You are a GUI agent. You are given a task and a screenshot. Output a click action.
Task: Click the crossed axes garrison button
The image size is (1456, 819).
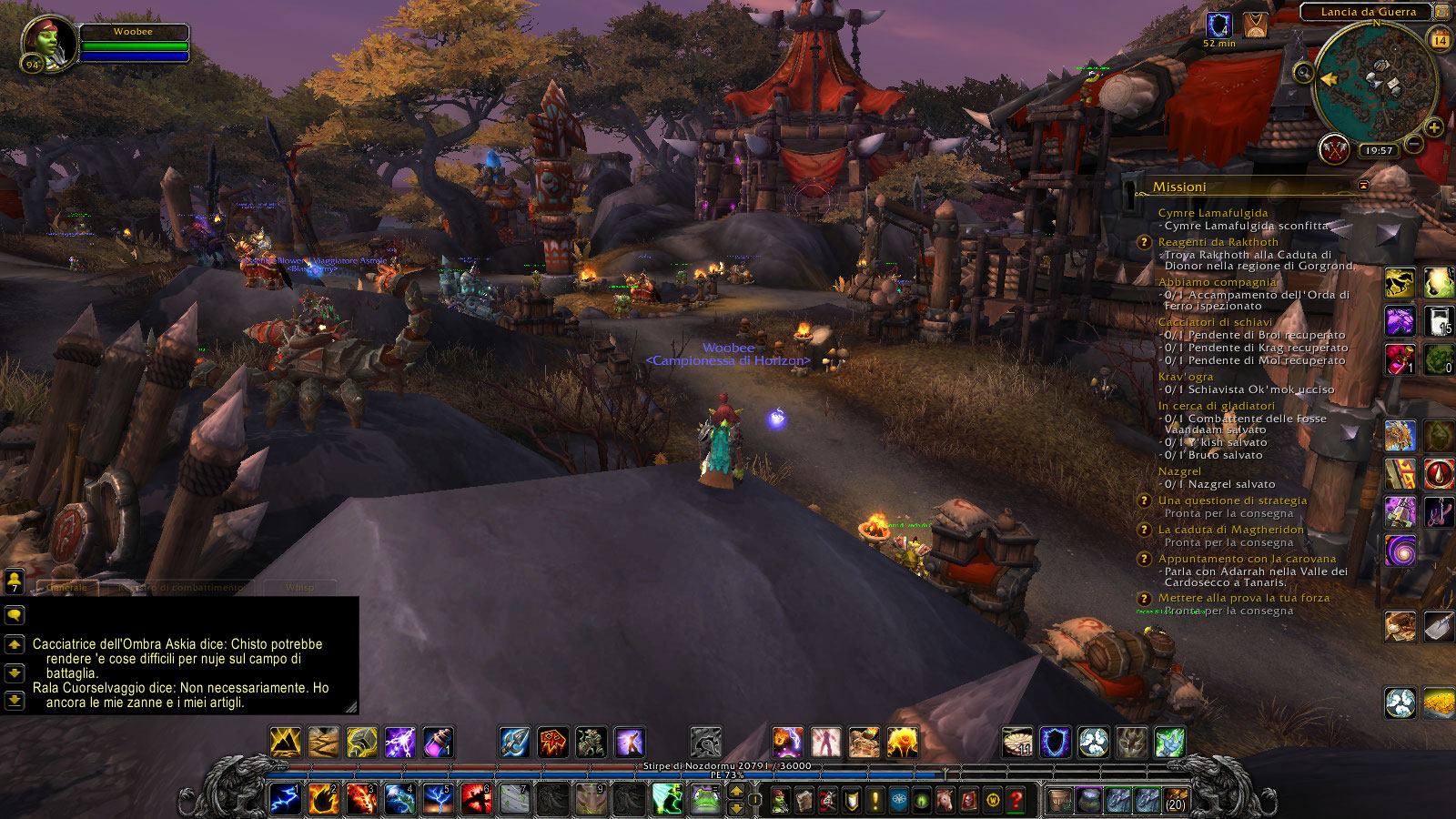pyautogui.click(x=1335, y=150)
